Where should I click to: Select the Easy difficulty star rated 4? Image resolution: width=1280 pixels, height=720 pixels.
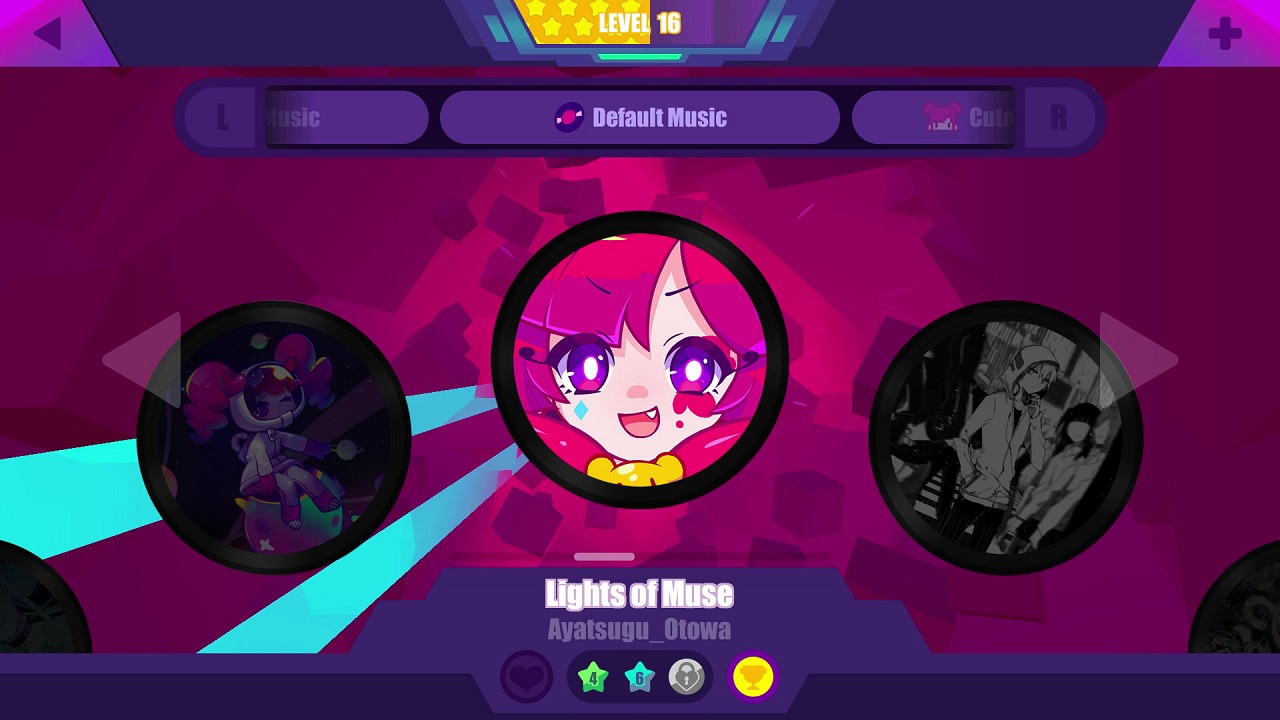click(x=594, y=676)
